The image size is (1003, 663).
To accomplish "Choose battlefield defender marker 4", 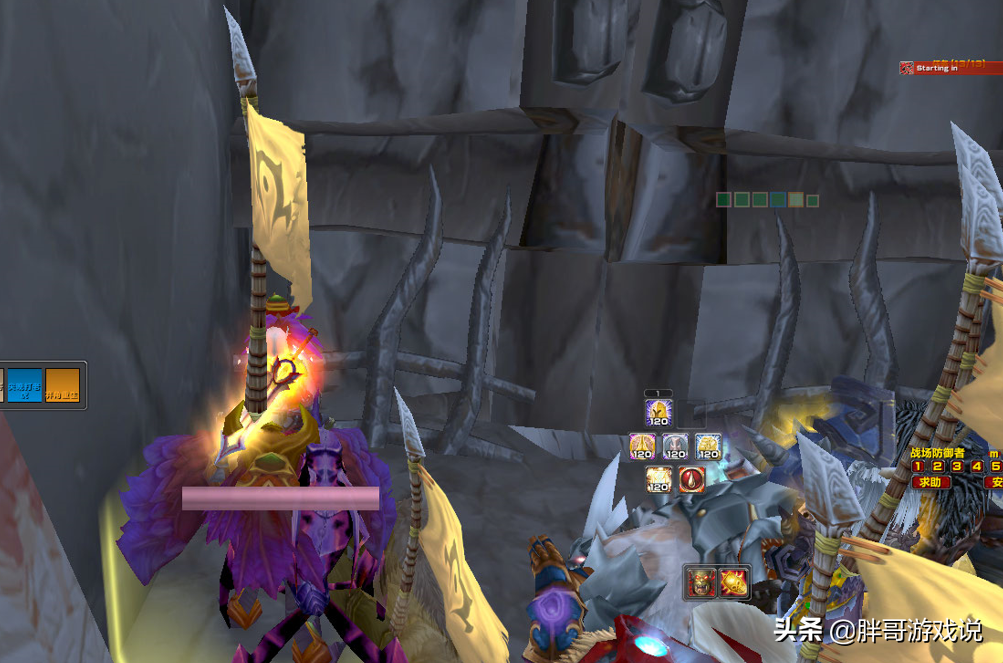I will click(x=977, y=466).
